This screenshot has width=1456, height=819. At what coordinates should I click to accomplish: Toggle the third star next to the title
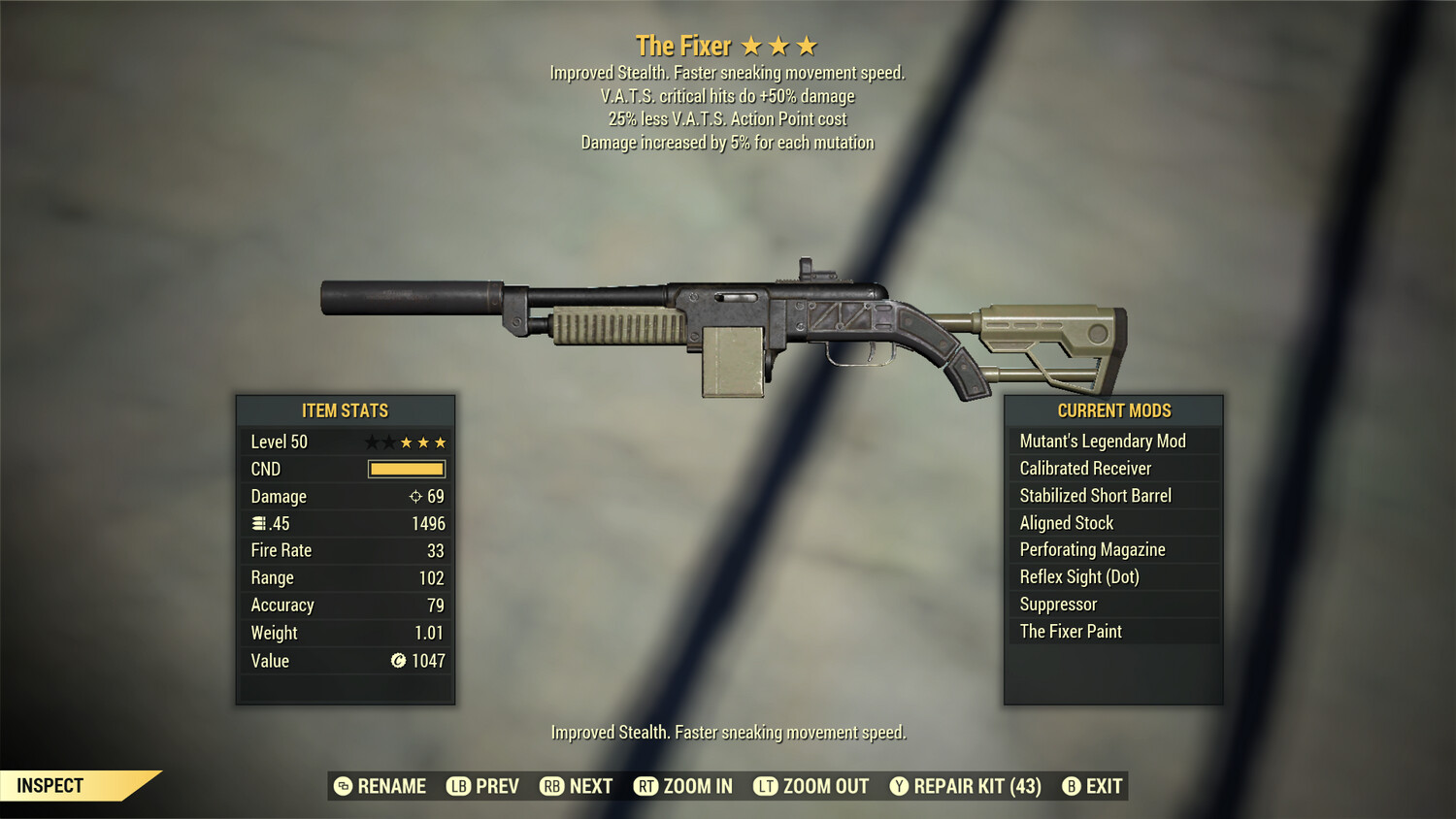(x=809, y=45)
